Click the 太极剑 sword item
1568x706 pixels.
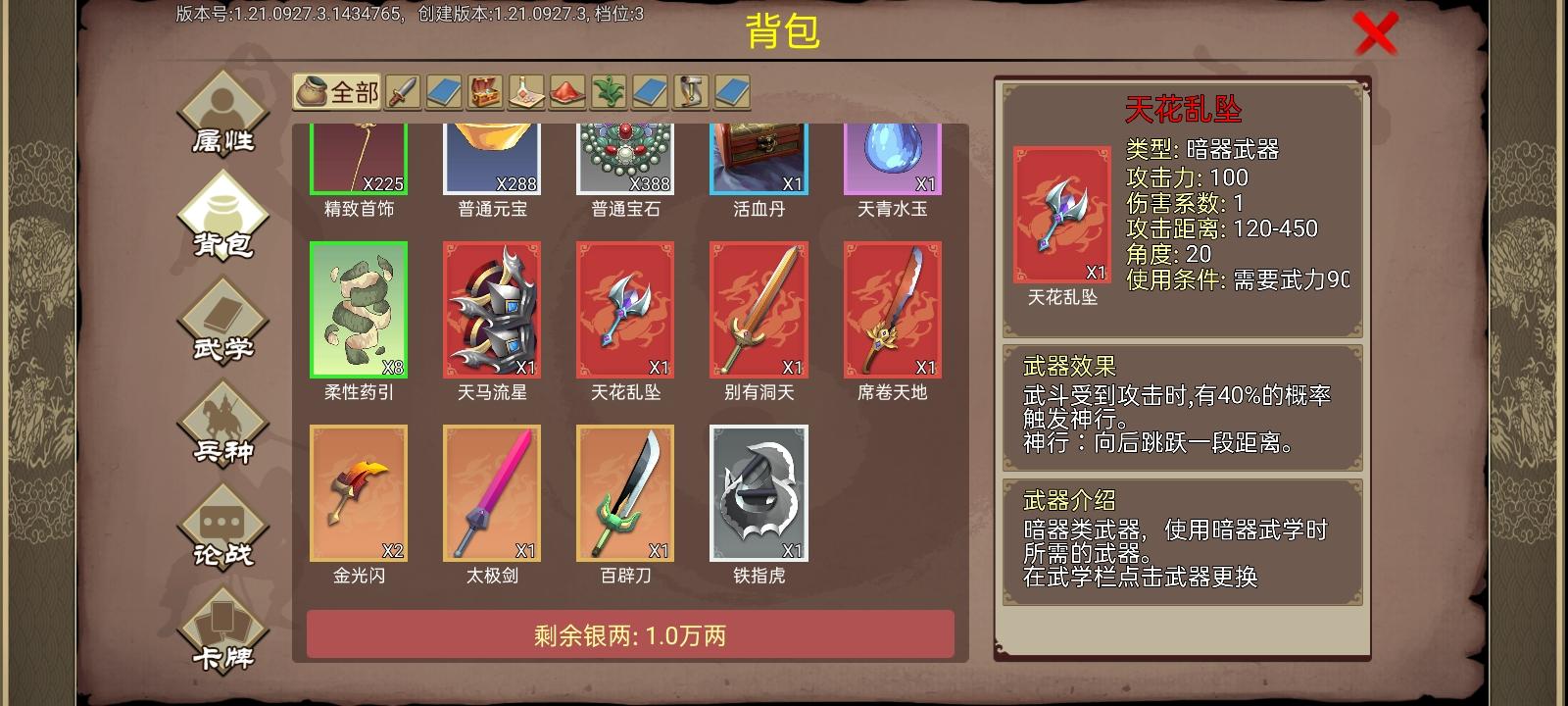click(x=491, y=493)
